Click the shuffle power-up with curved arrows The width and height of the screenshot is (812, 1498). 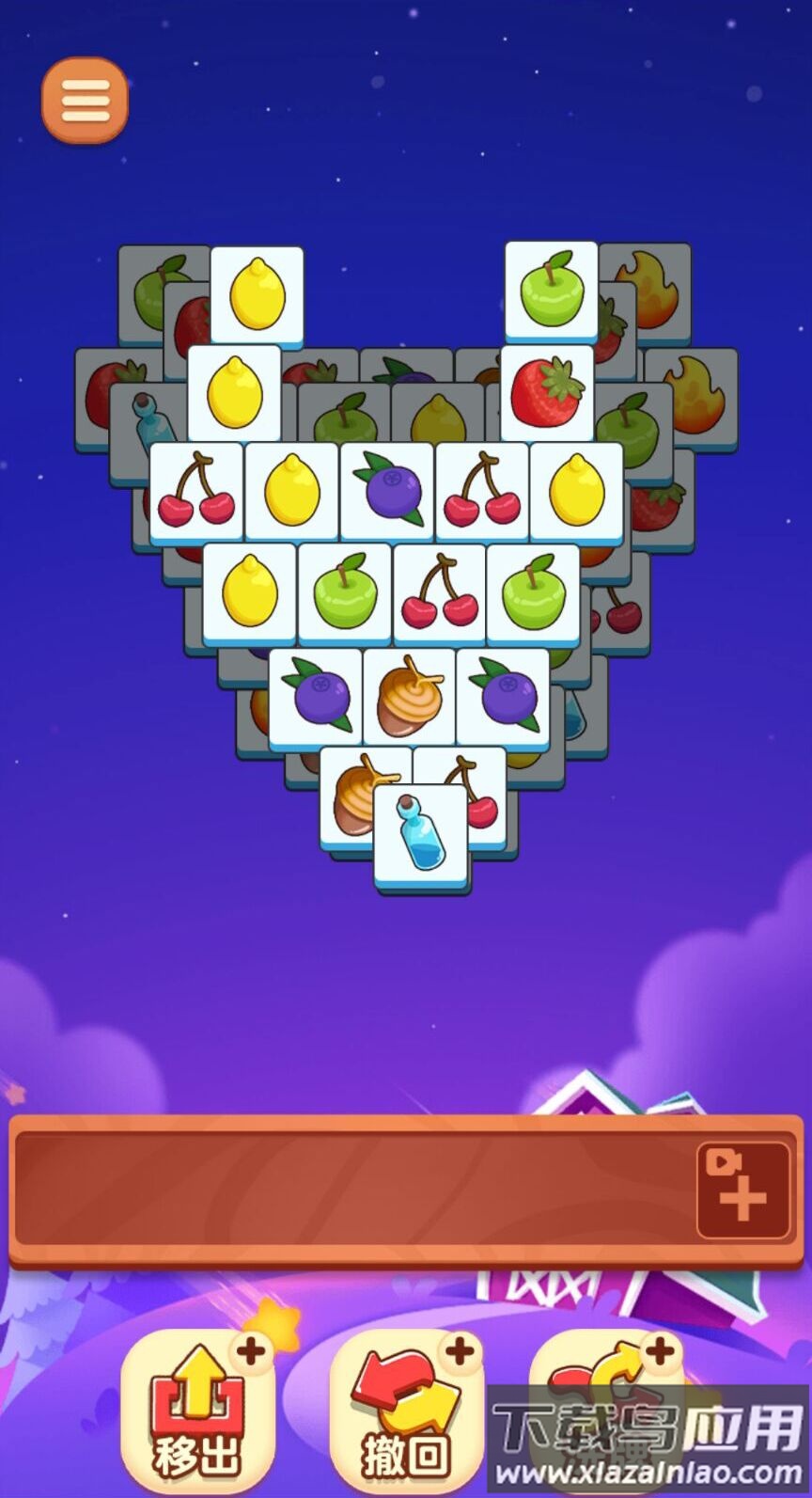click(606, 1410)
